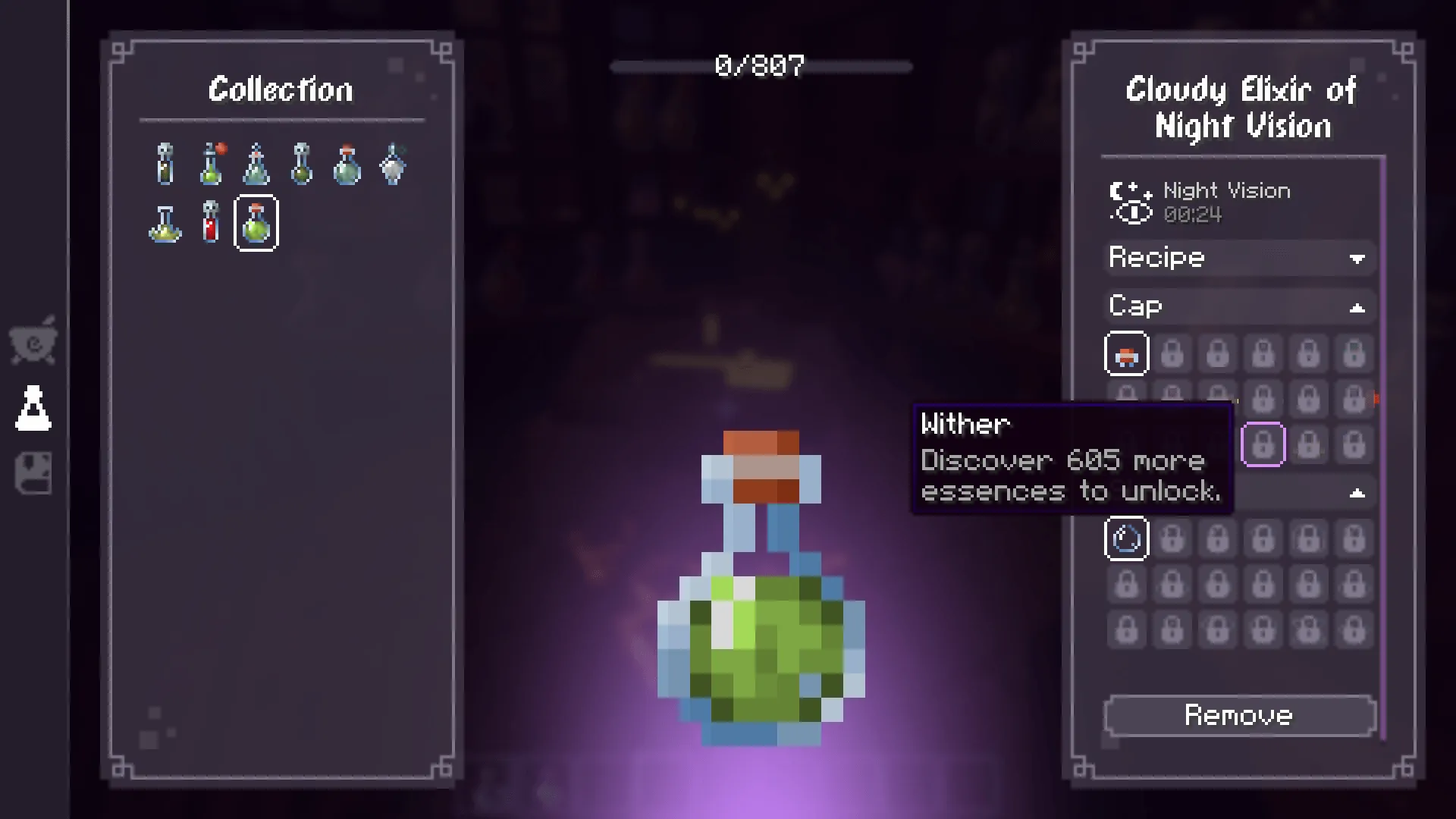
Task: Open the Cloudy Elixir of Night Vision title
Action: point(1241,108)
